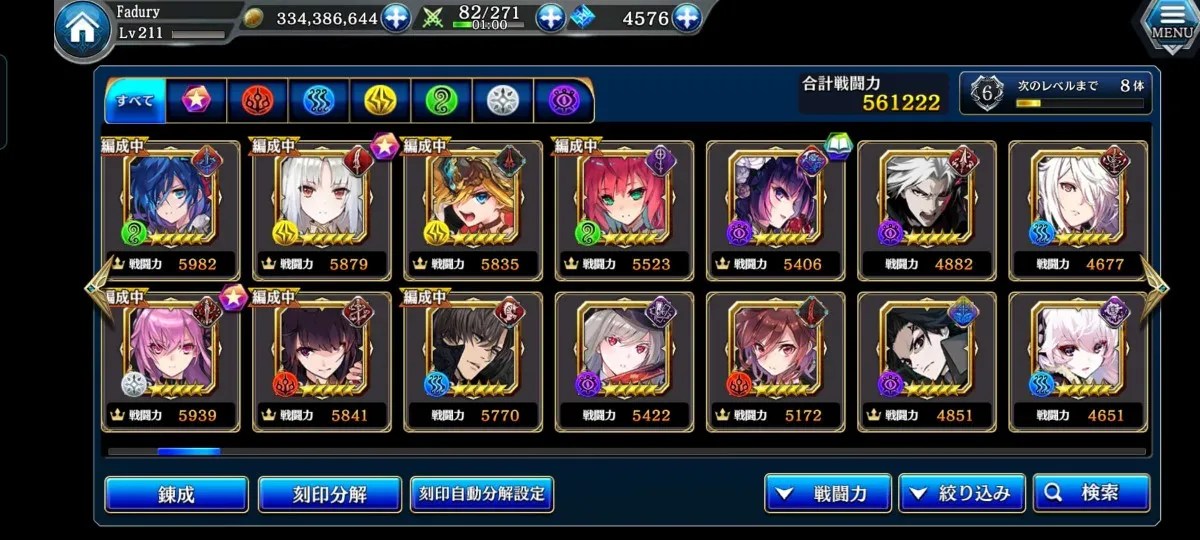Go to the home screen
1200x540 pixels.
click(x=83, y=32)
